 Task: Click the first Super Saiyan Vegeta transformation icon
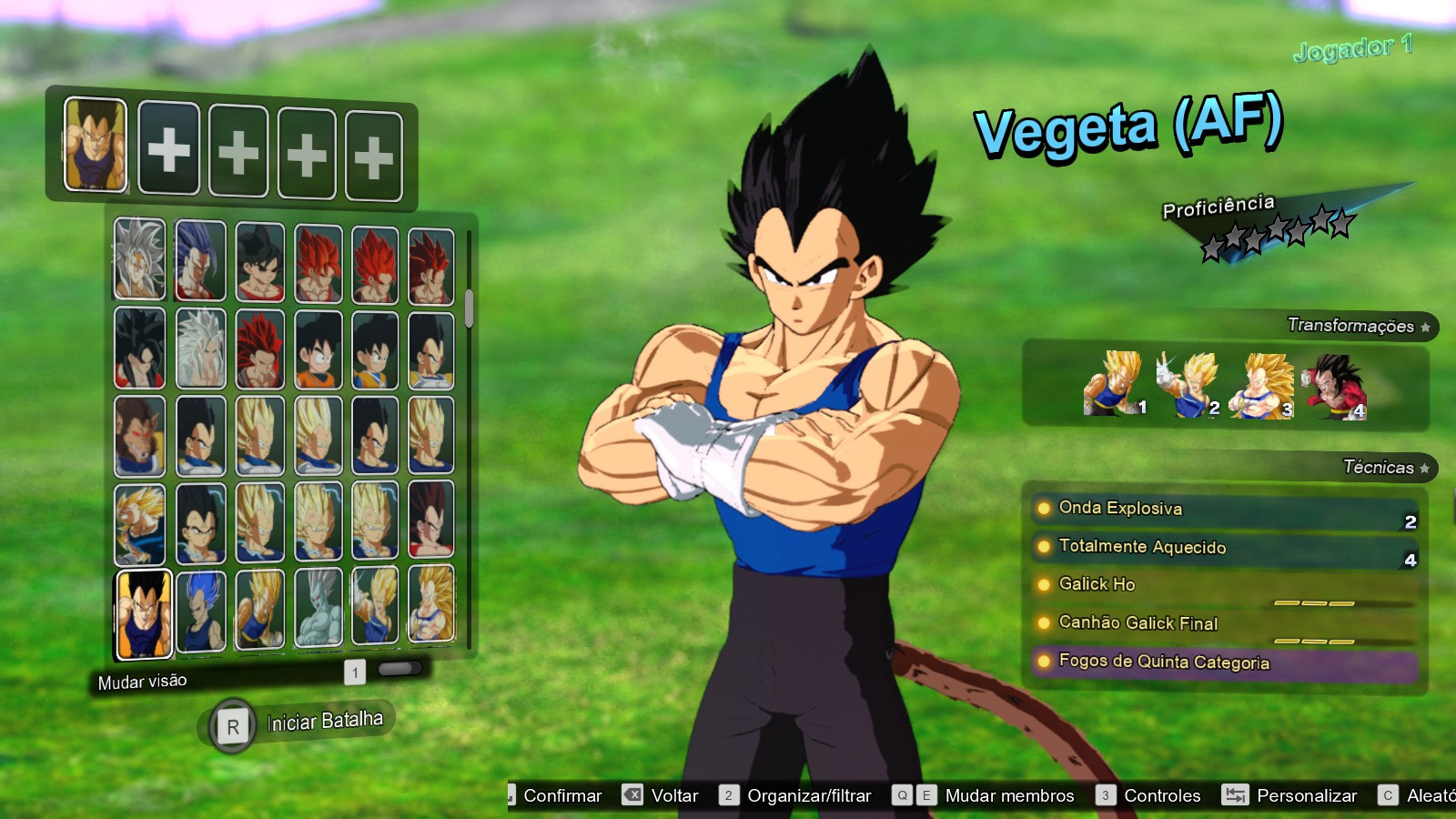click(x=1112, y=386)
